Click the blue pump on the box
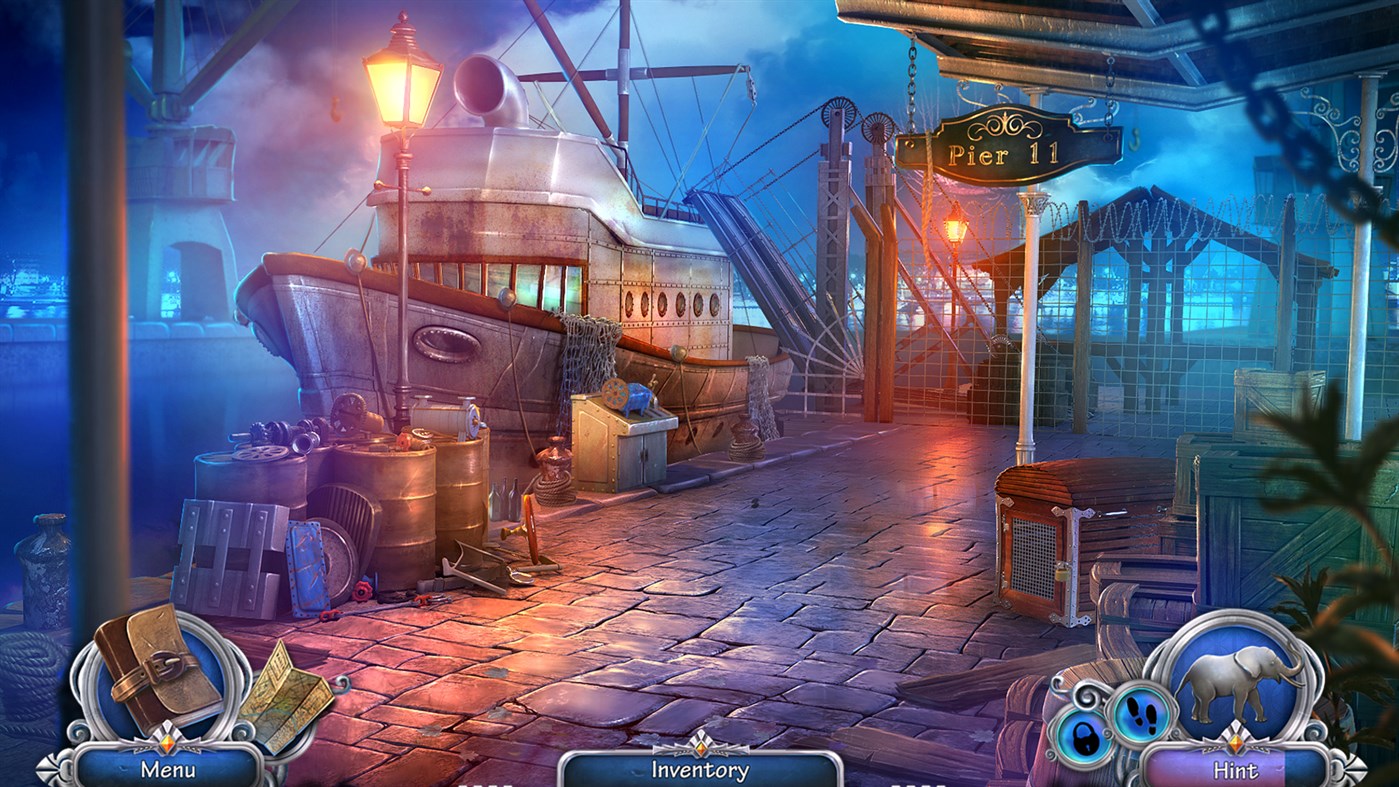Screen dimensions: 1399x787 (x=636, y=400)
